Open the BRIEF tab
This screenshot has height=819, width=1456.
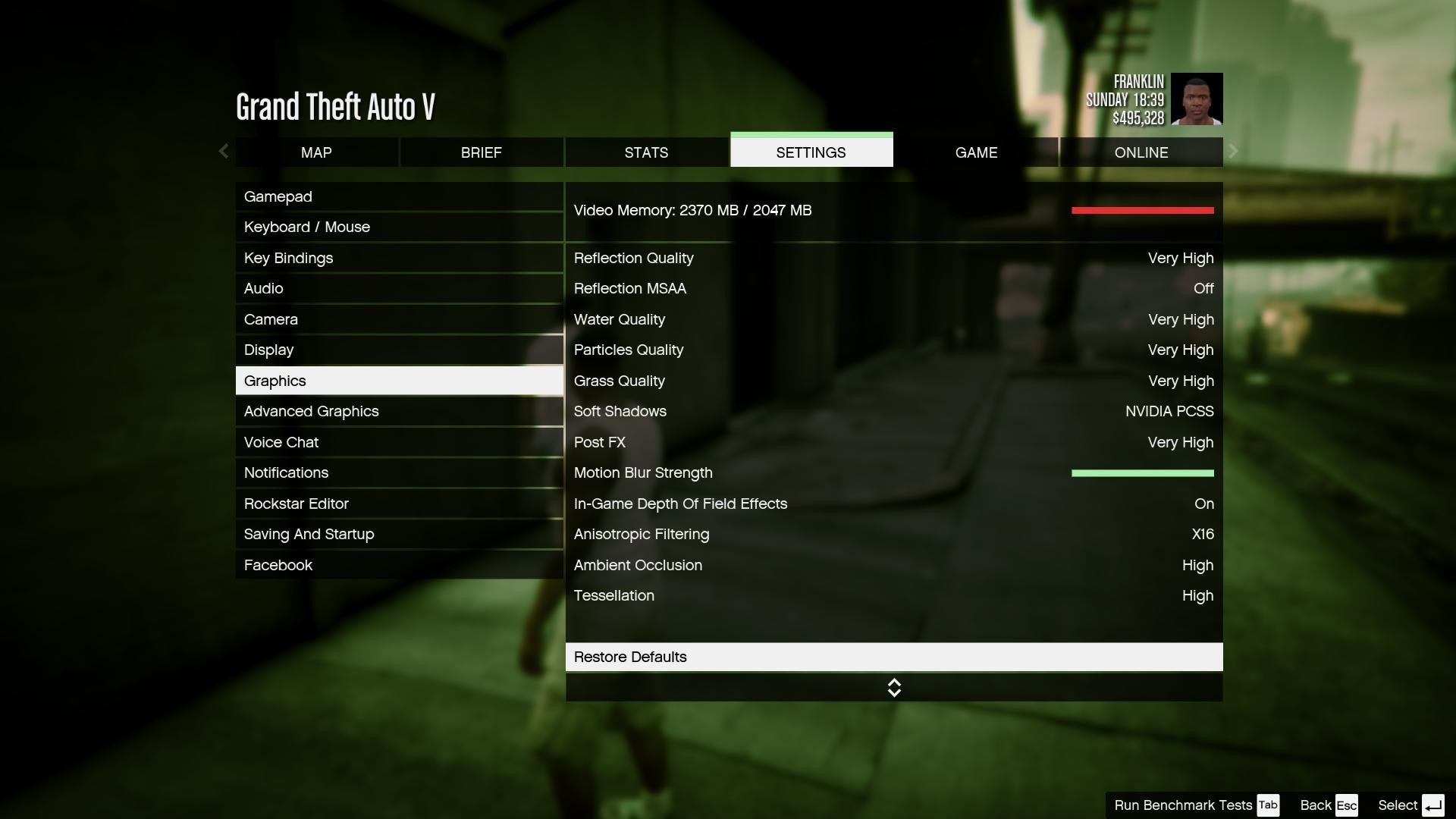click(481, 152)
